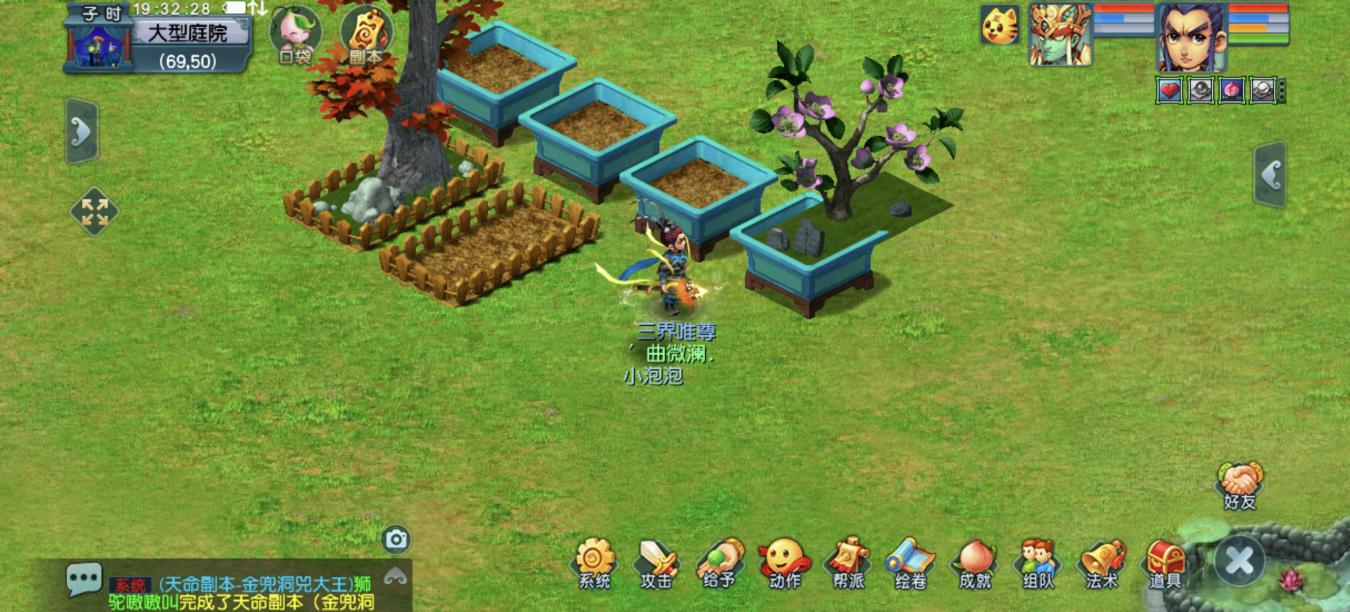Open the yellow tiger pet icon

[x=999, y=25]
